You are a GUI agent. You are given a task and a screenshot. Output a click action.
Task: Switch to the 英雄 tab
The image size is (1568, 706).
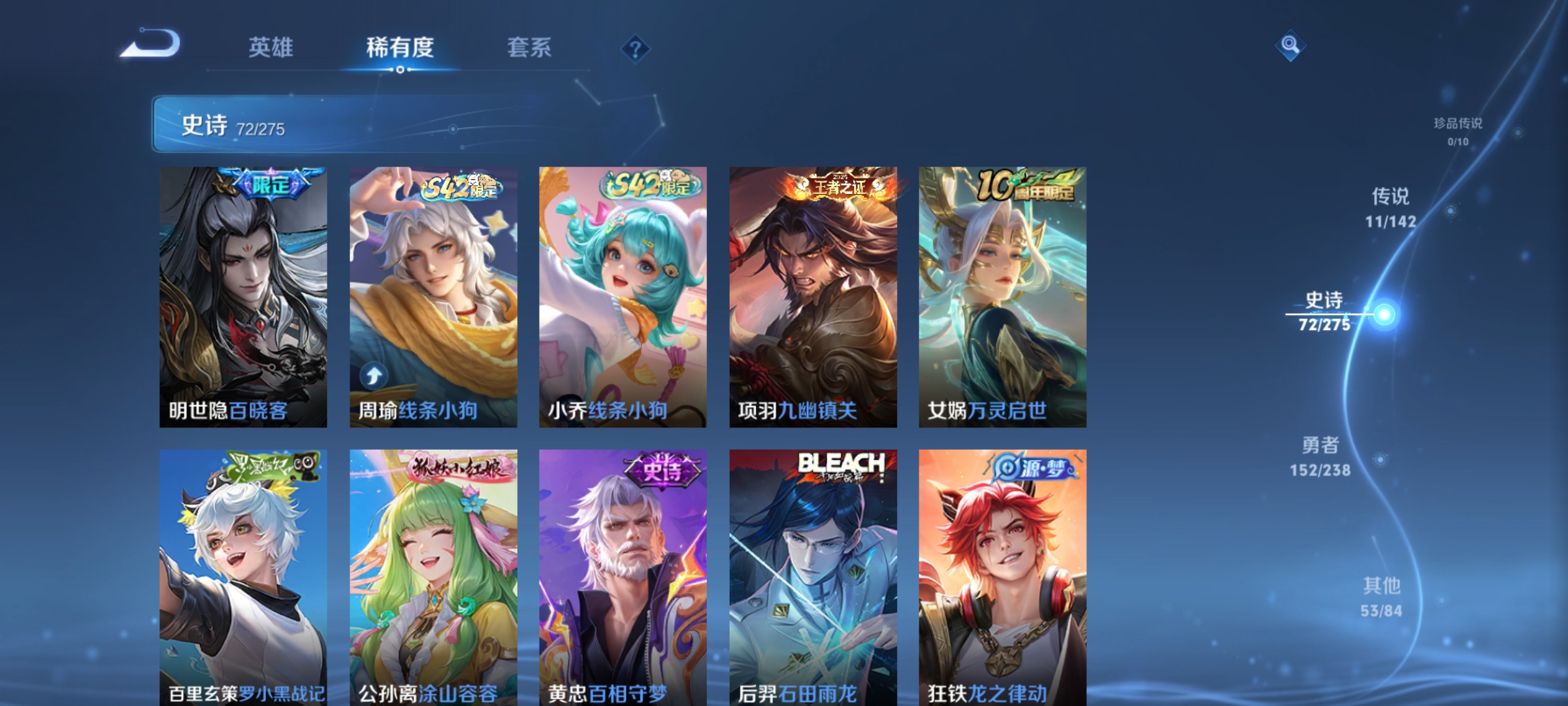(272, 48)
